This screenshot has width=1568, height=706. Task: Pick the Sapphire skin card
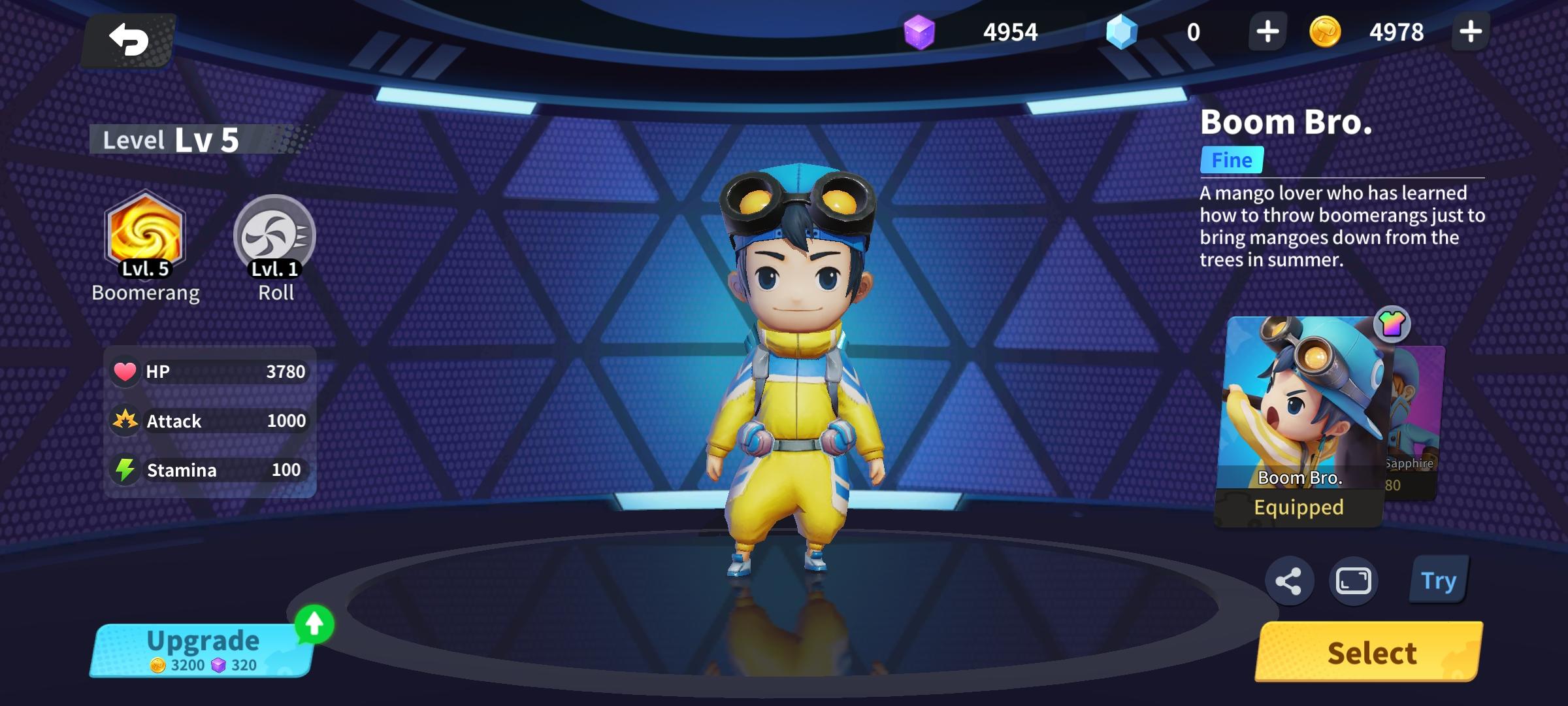(x=1416, y=418)
